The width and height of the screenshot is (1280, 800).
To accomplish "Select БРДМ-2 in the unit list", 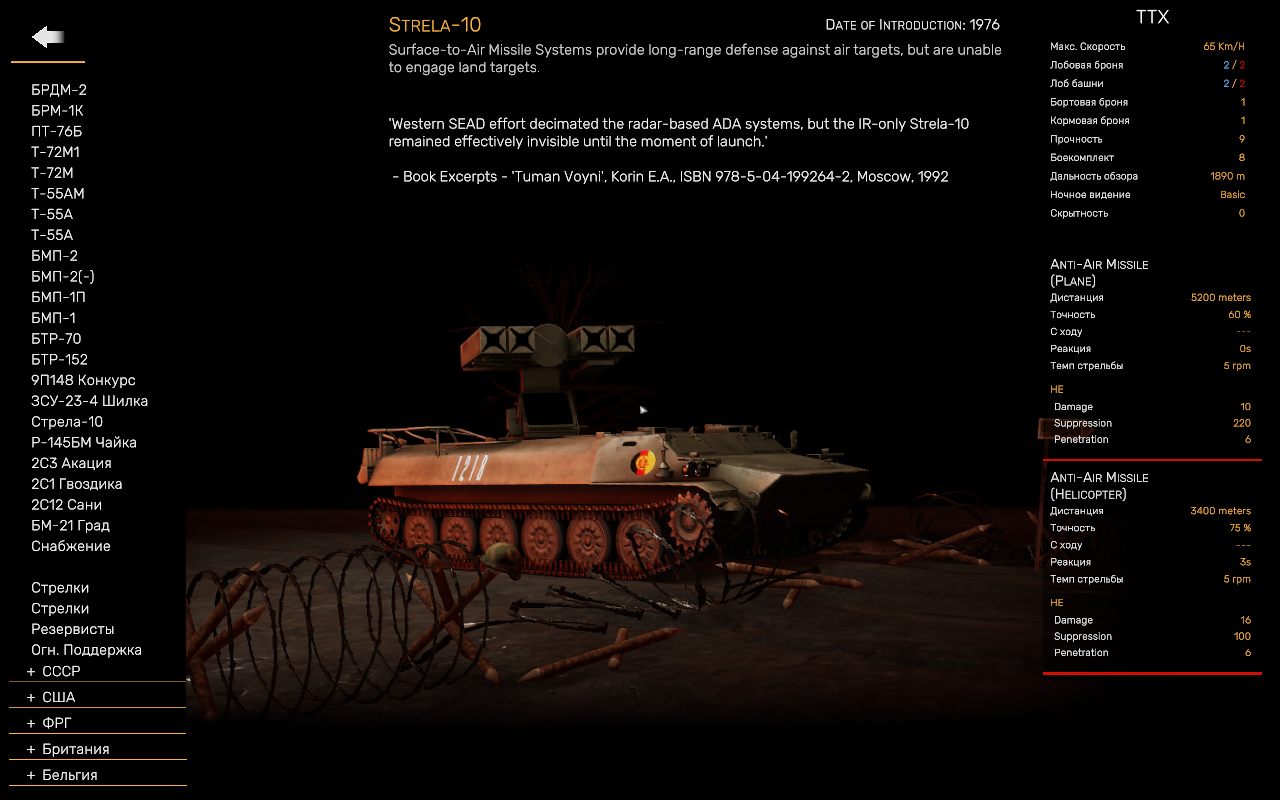I will (x=59, y=90).
